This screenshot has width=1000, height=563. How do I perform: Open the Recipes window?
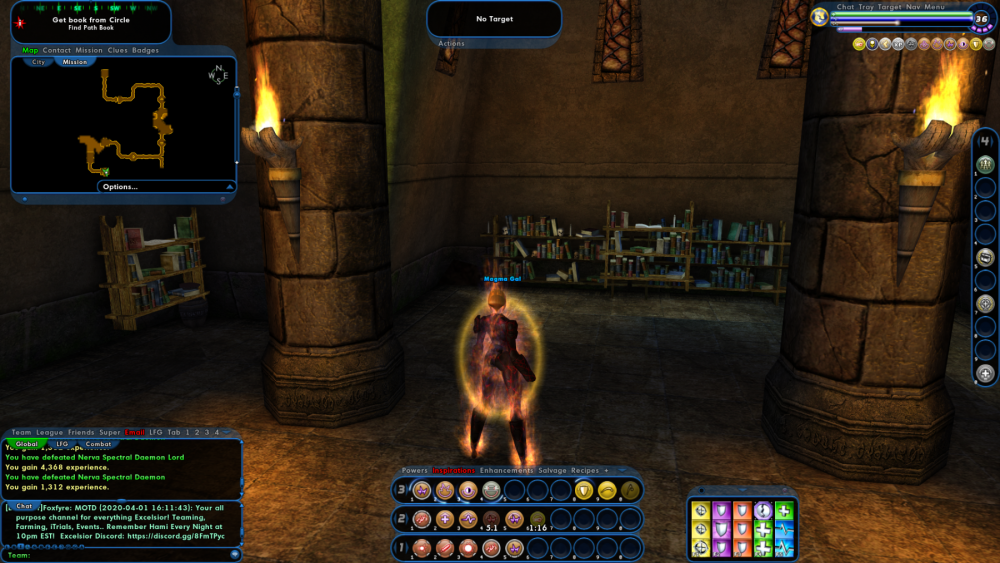pyautogui.click(x=585, y=470)
